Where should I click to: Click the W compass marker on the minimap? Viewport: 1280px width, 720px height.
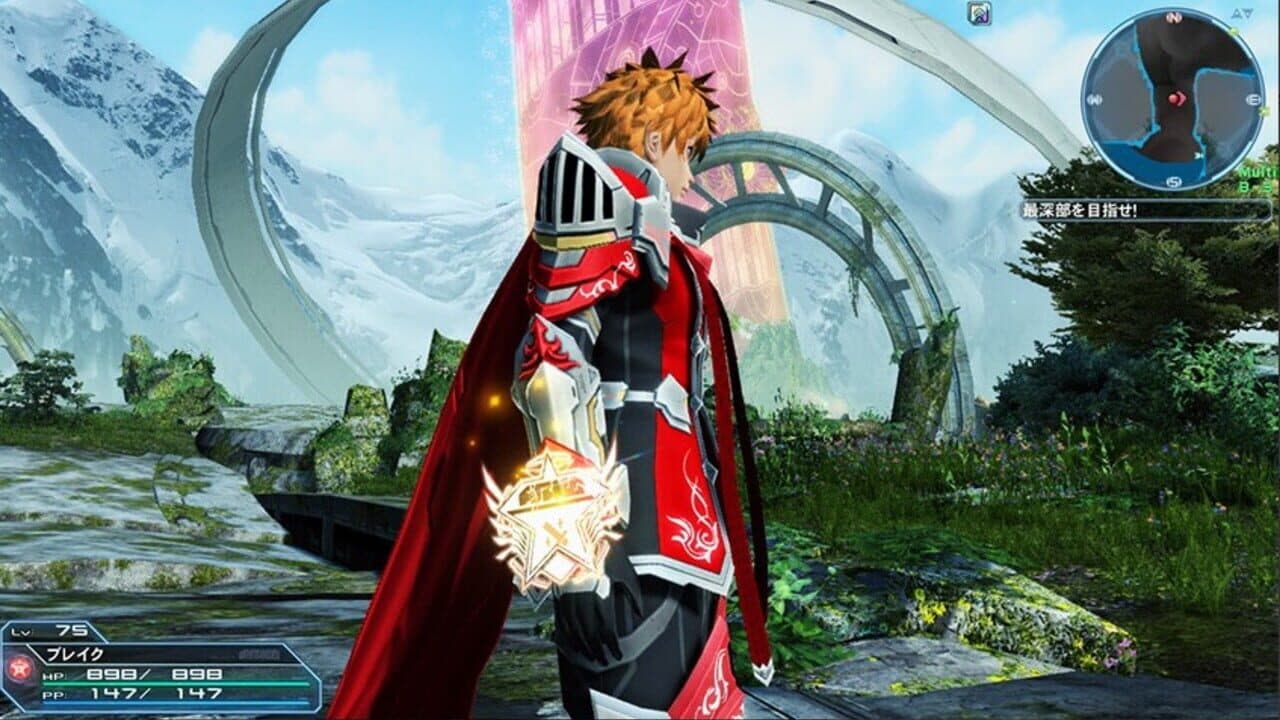[x=1094, y=99]
